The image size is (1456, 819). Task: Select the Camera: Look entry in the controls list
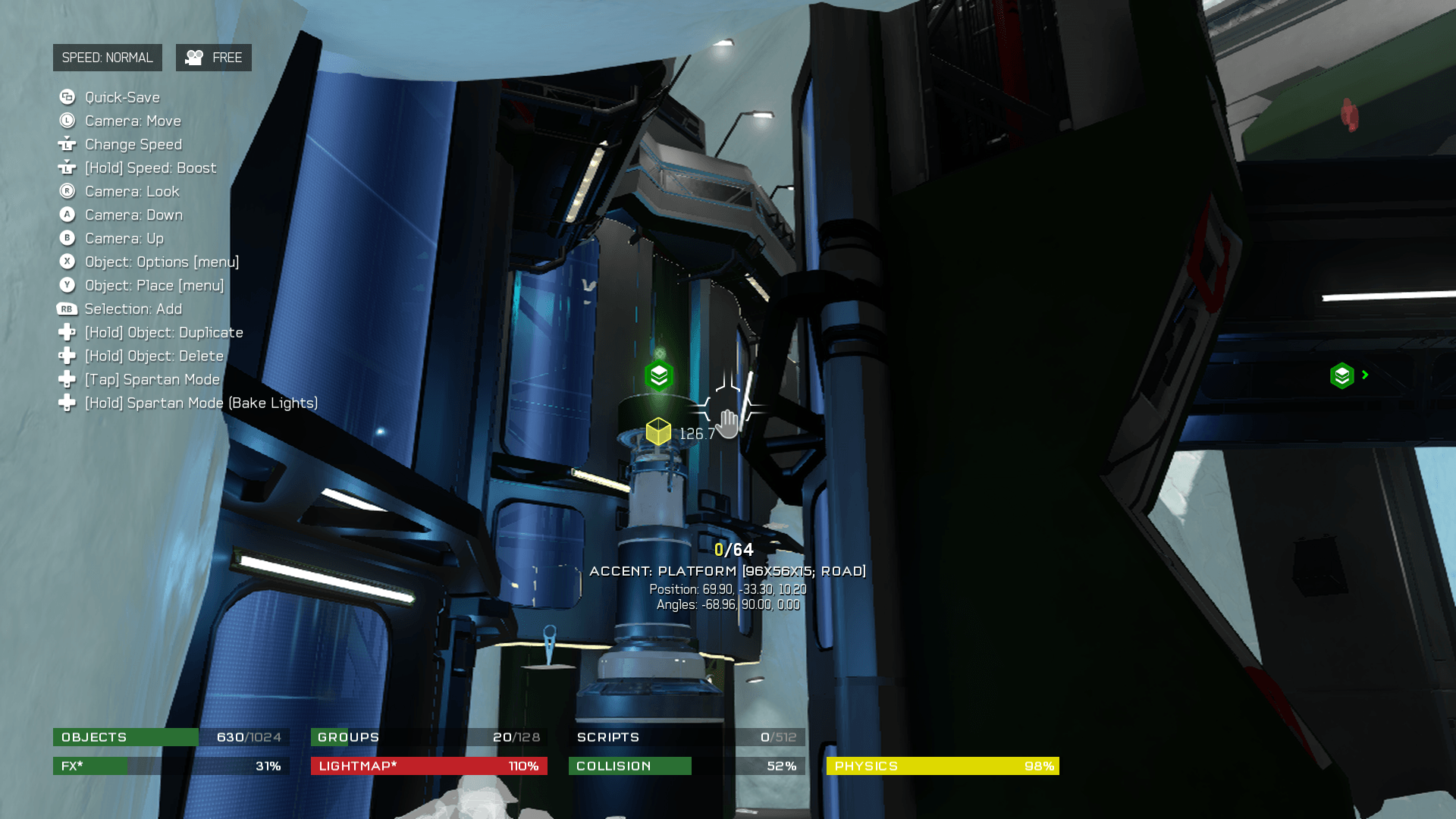click(131, 191)
